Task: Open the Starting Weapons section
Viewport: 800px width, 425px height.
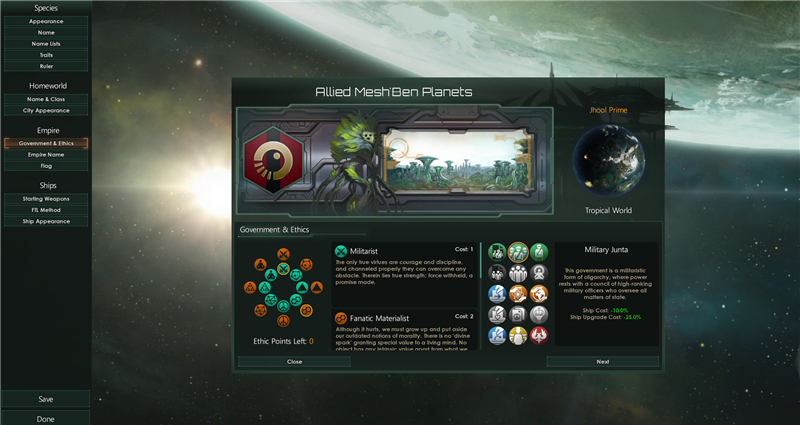Action: coord(46,198)
